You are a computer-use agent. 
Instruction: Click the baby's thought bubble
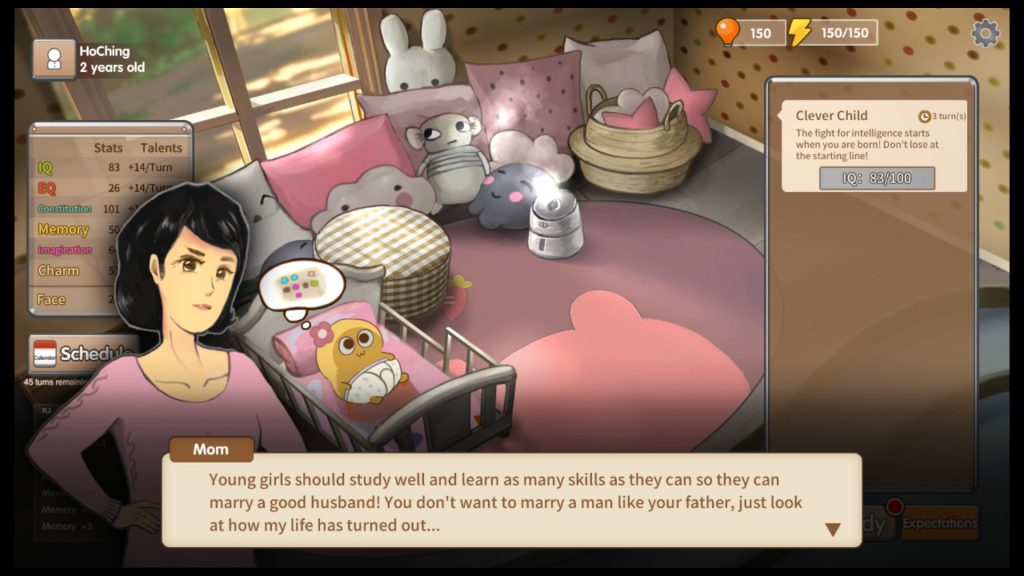[x=301, y=285]
